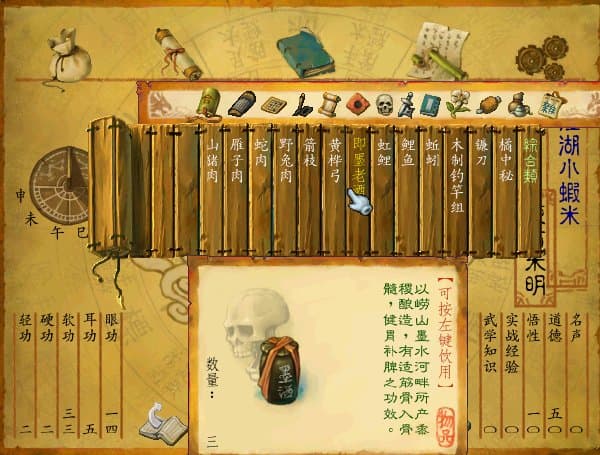Pick the 镰刀 sickle entry

coord(481,157)
